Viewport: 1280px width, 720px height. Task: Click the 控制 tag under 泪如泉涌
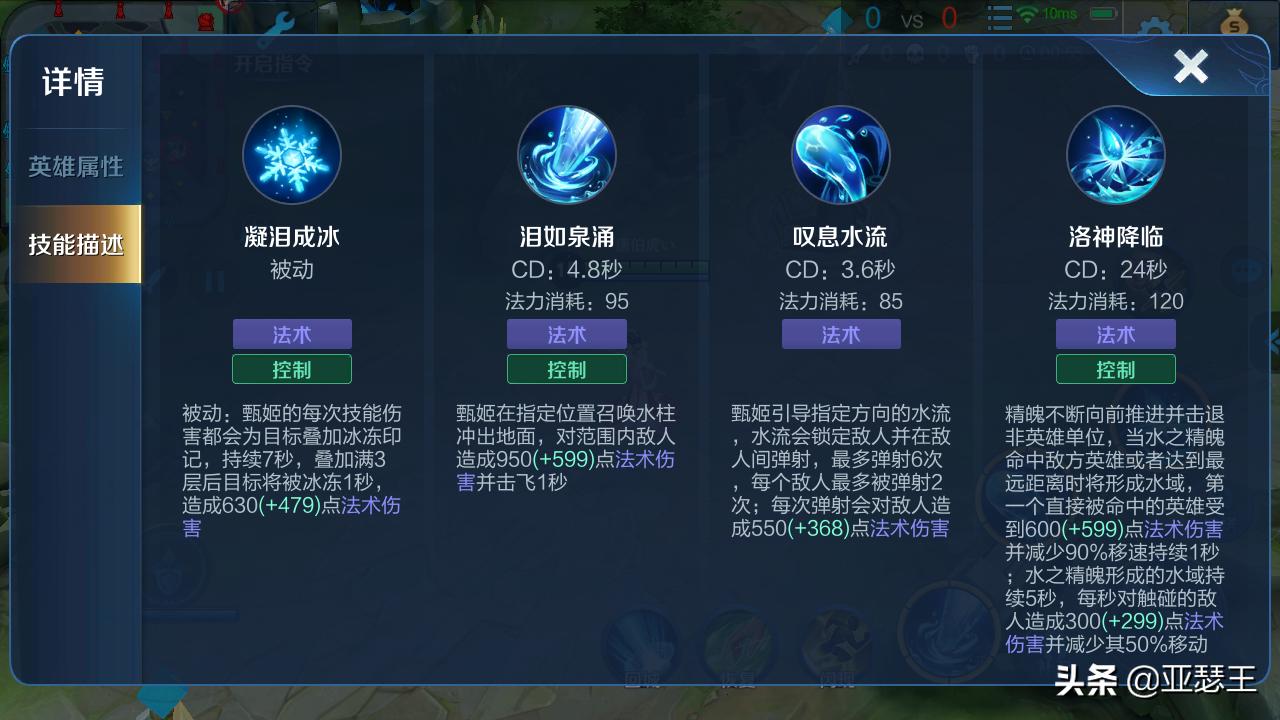point(567,369)
